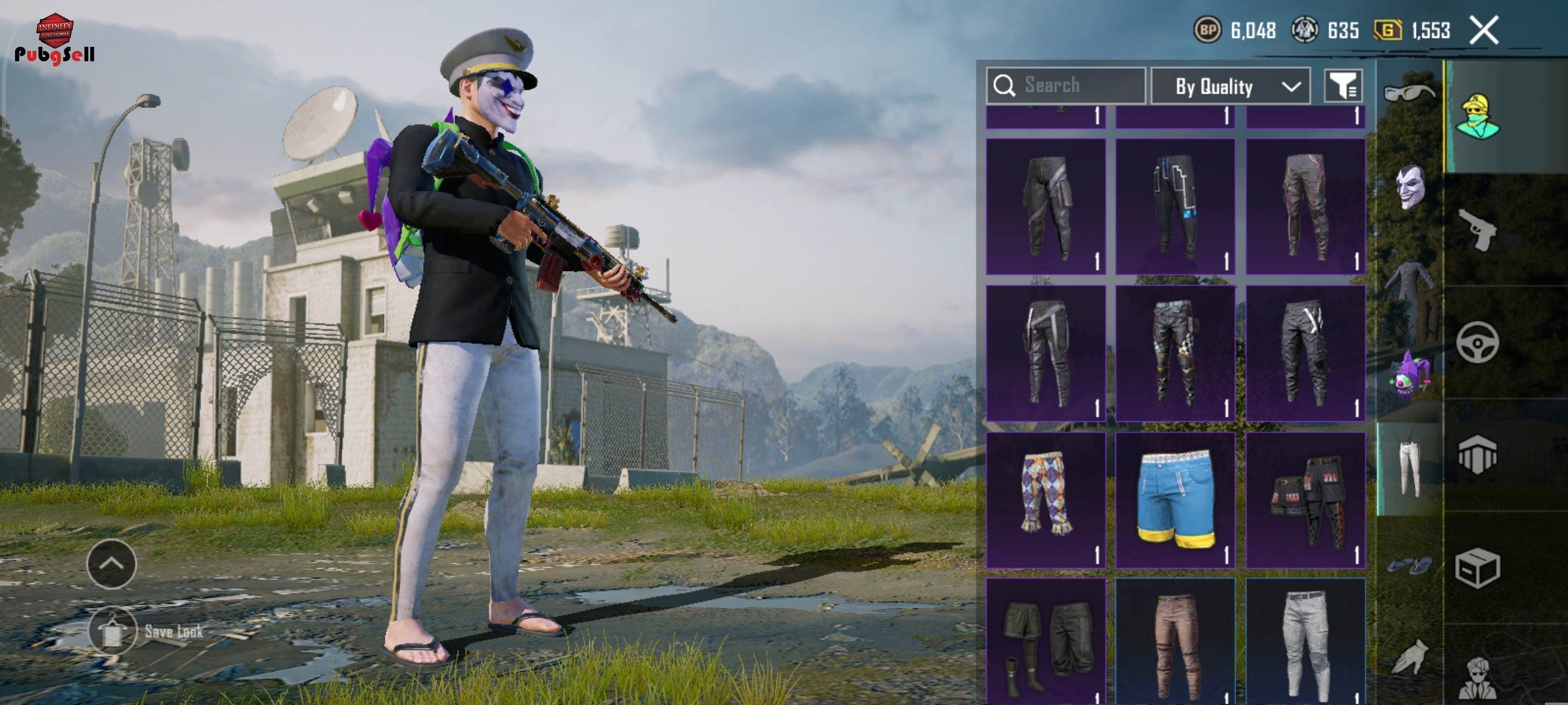This screenshot has width=1568, height=705.
Task: Open the steering wheel vehicles category
Action: pos(1477,343)
